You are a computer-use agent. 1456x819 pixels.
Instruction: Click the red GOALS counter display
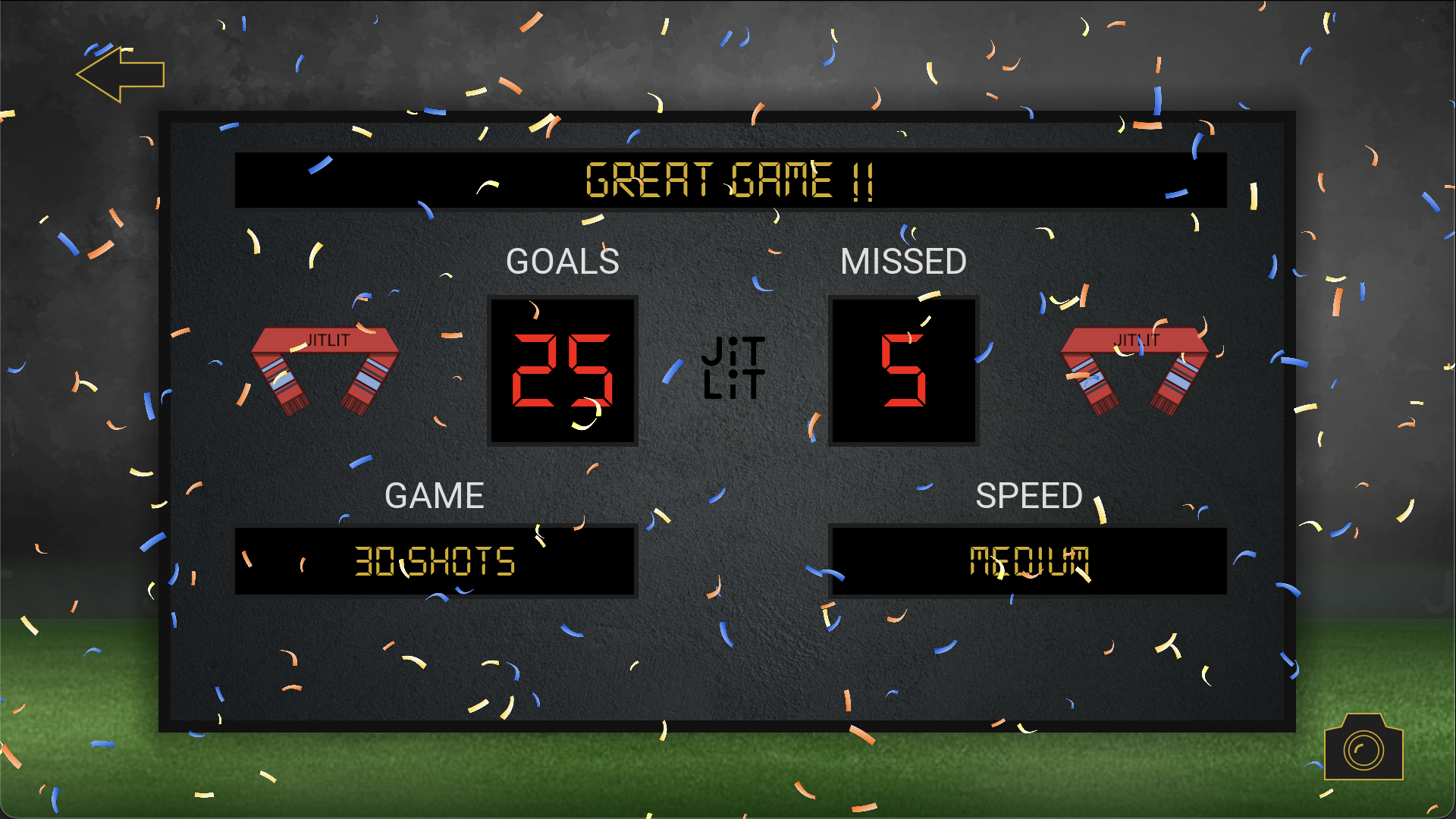tap(562, 369)
